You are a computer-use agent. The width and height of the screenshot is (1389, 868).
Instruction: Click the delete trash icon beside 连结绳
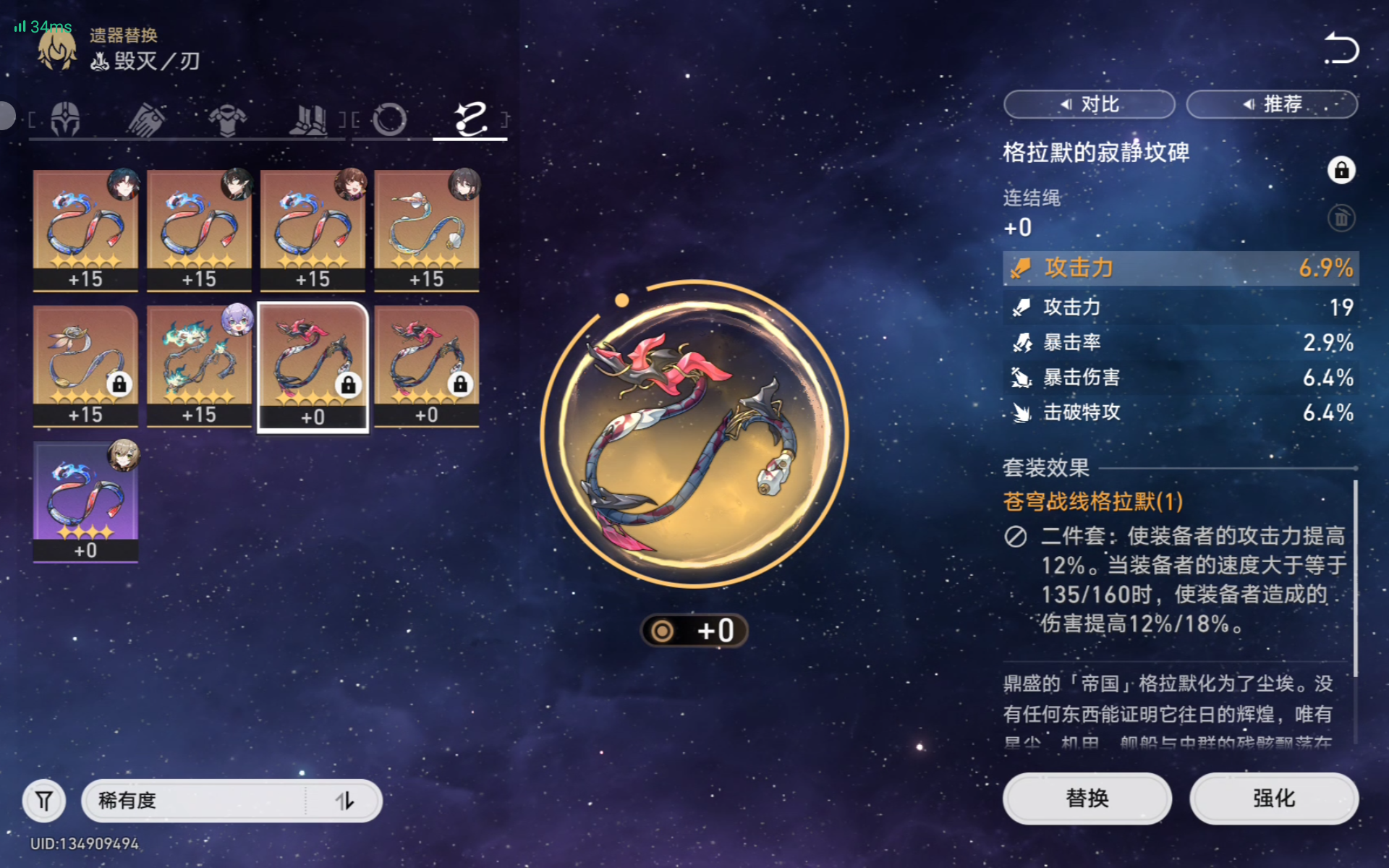pyautogui.click(x=1342, y=218)
